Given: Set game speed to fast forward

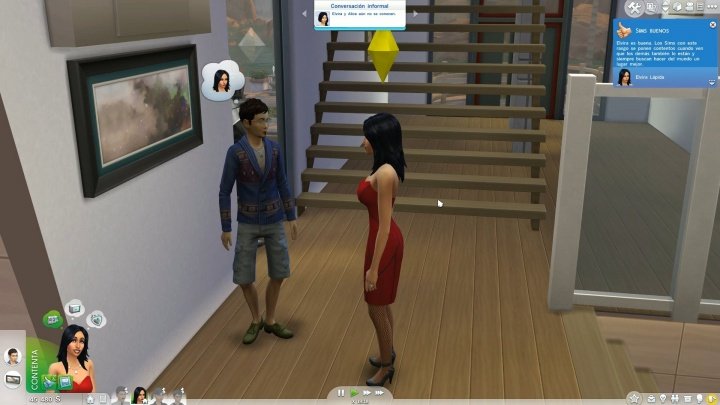Looking at the screenshot, I should (366, 393).
